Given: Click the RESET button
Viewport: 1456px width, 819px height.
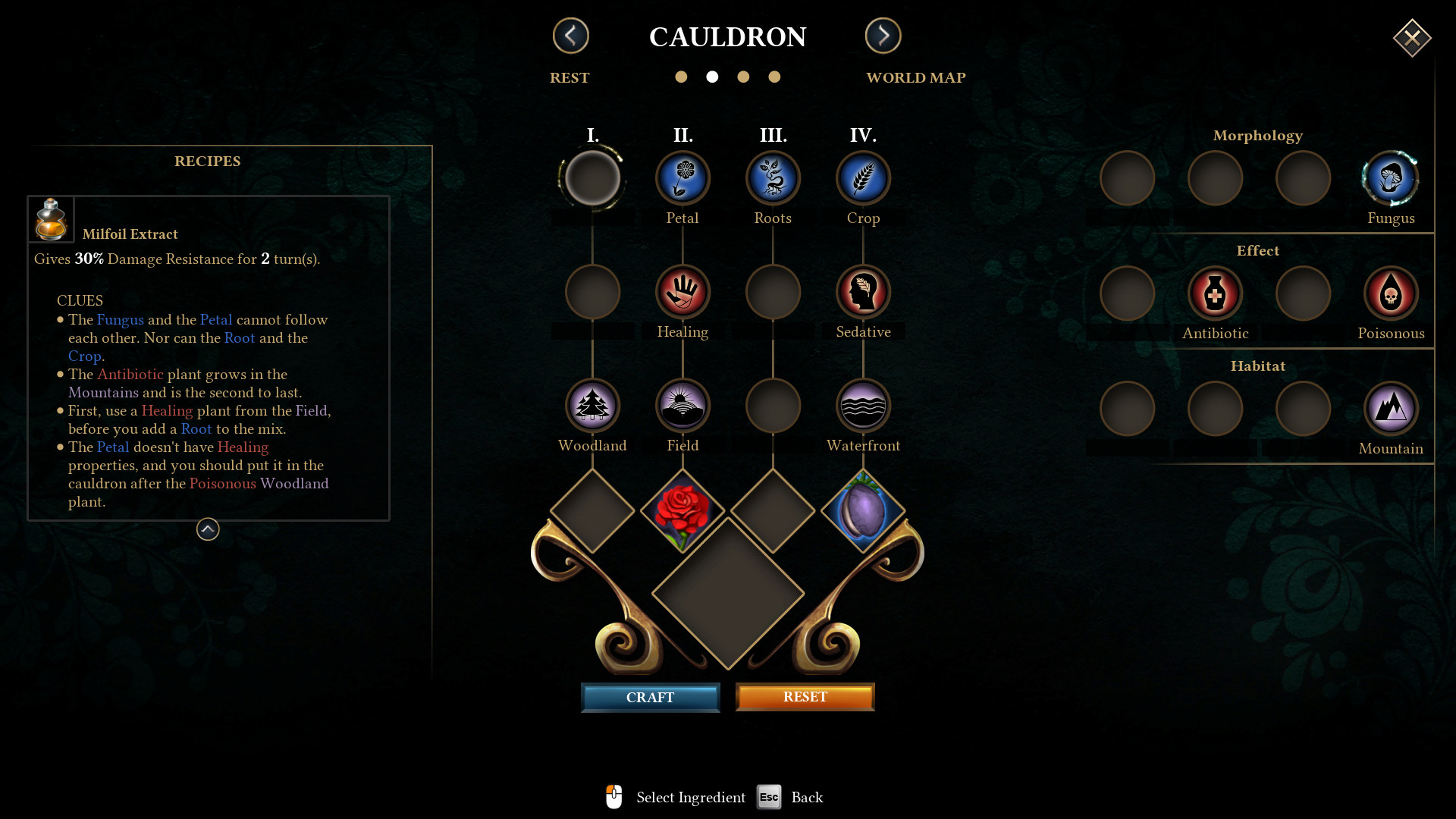Looking at the screenshot, I should click(805, 696).
